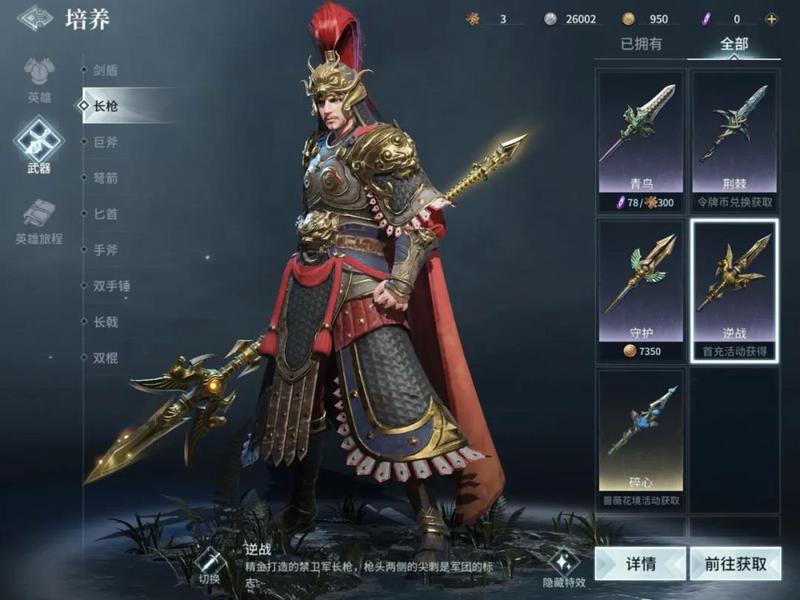Open 详情 details for the weapon
The width and height of the screenshot is (800, 600).
tap(641, 563)
